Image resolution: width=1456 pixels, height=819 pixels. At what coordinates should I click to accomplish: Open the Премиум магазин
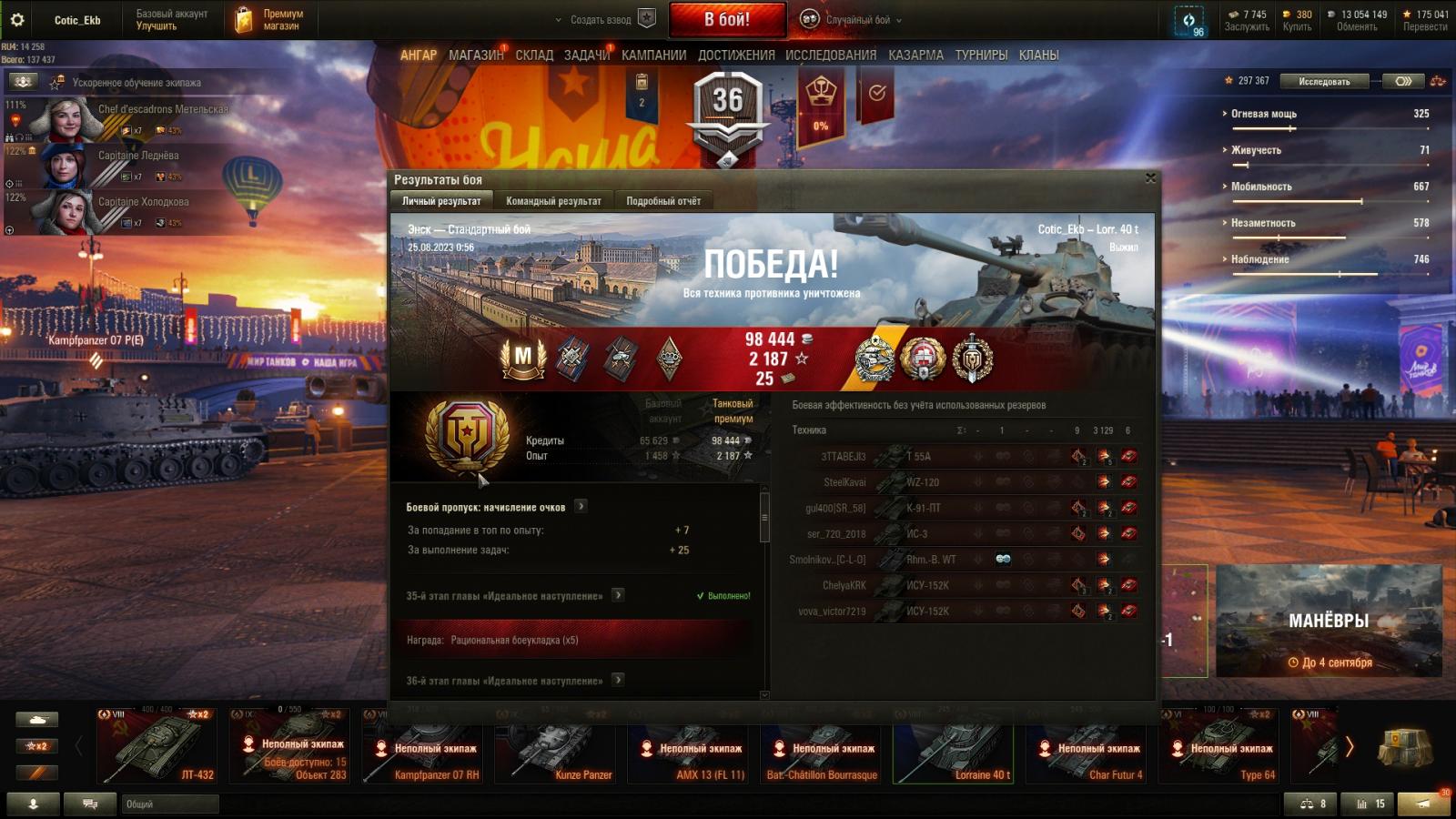click(270, 20)
